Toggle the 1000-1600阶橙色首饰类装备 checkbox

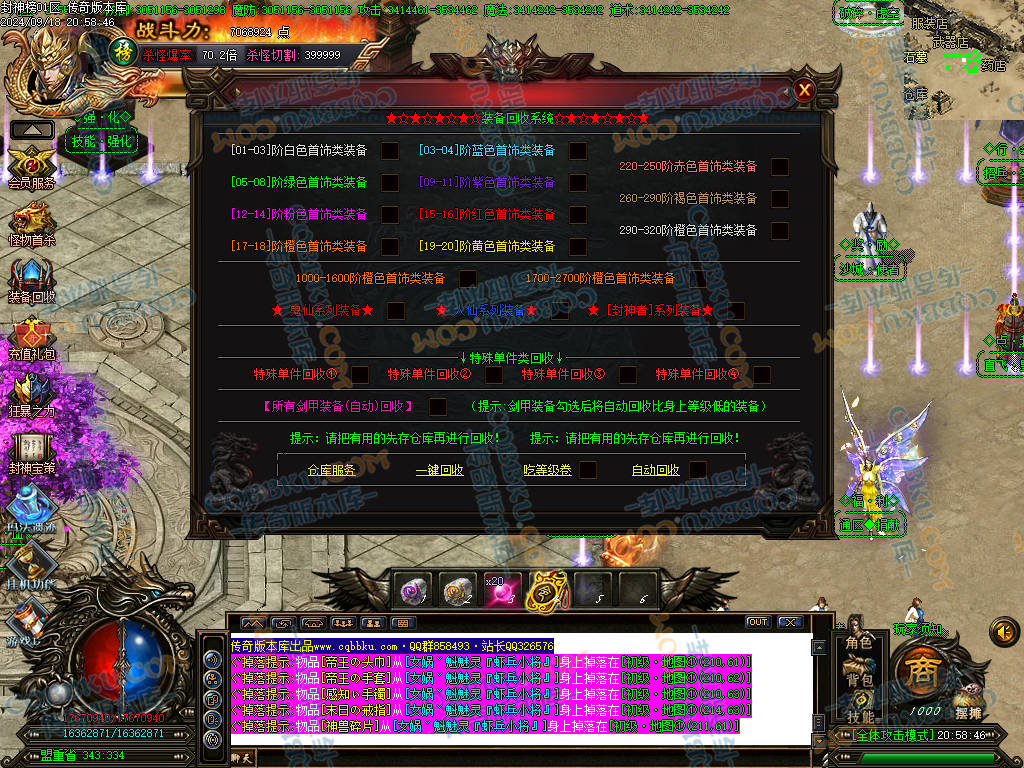tap(468, 279)
